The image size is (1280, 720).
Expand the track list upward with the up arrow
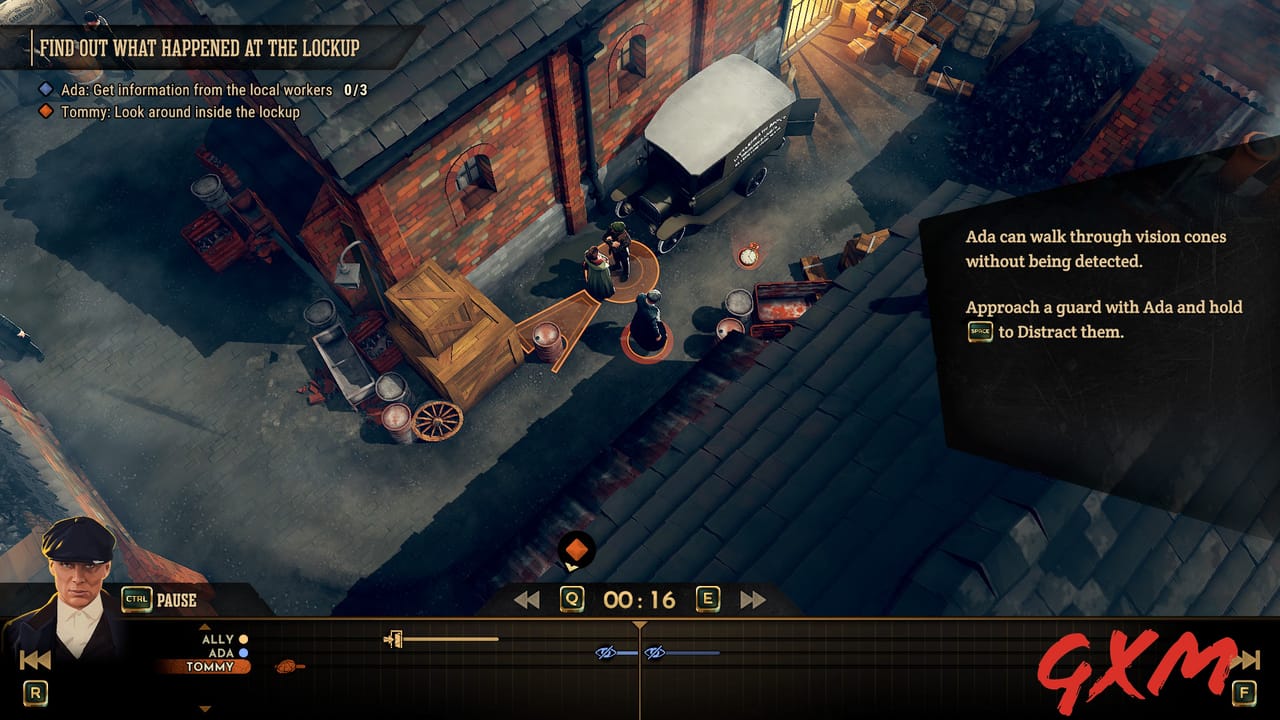[x=207, y=628]
